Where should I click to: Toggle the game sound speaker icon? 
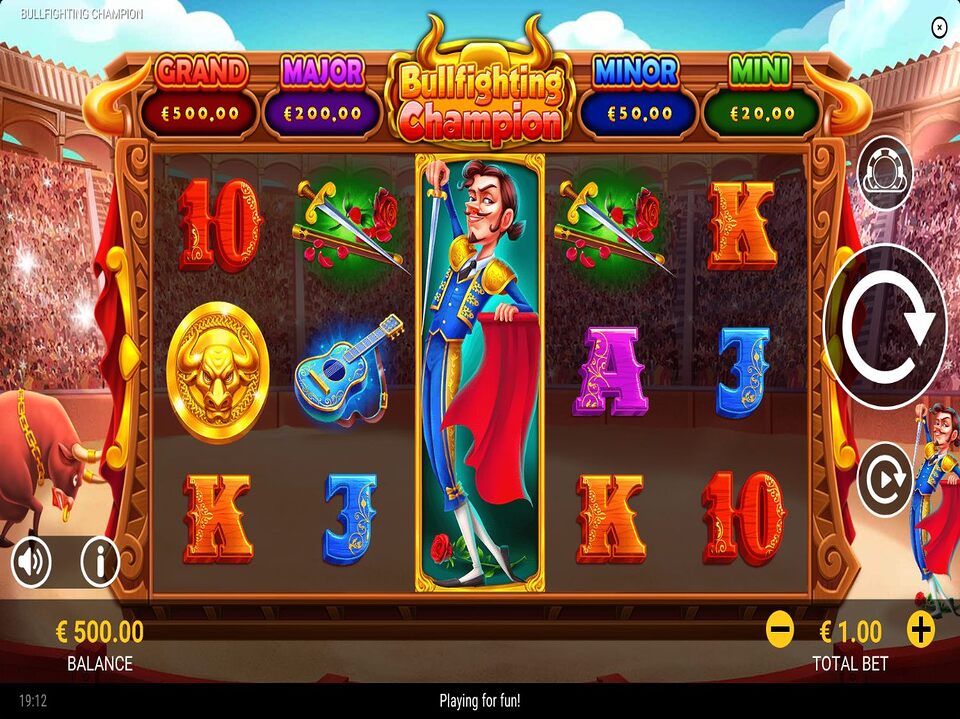(31, 563)
